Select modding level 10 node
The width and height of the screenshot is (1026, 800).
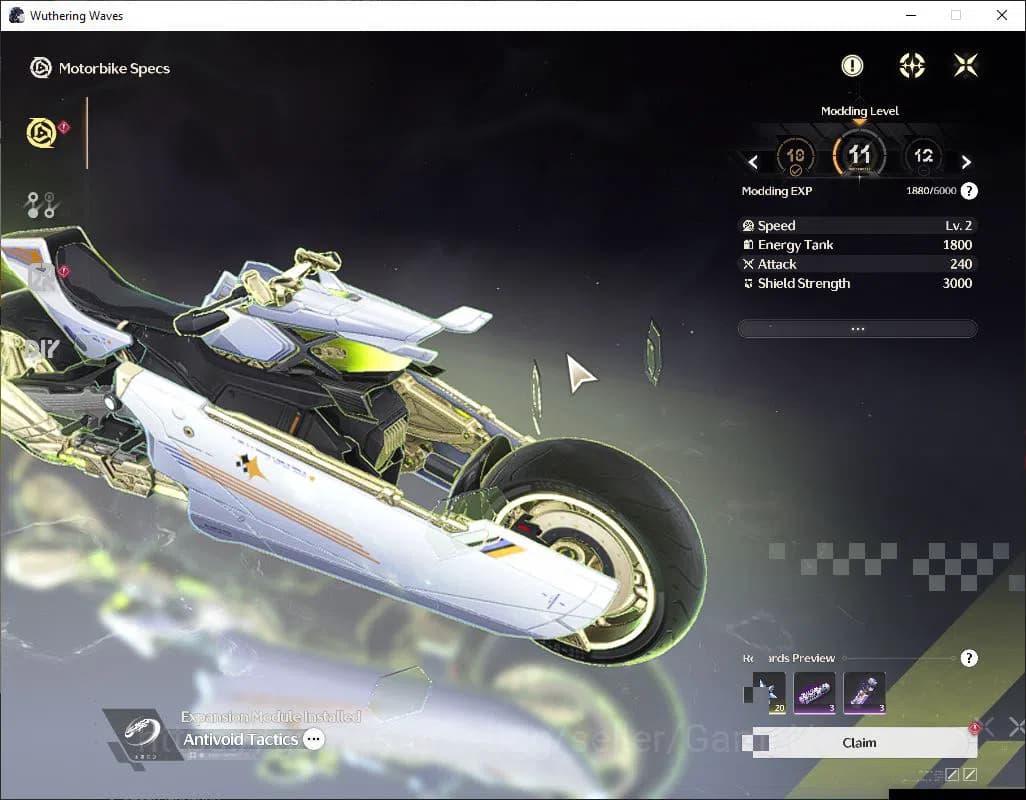(x=796, y=157)
